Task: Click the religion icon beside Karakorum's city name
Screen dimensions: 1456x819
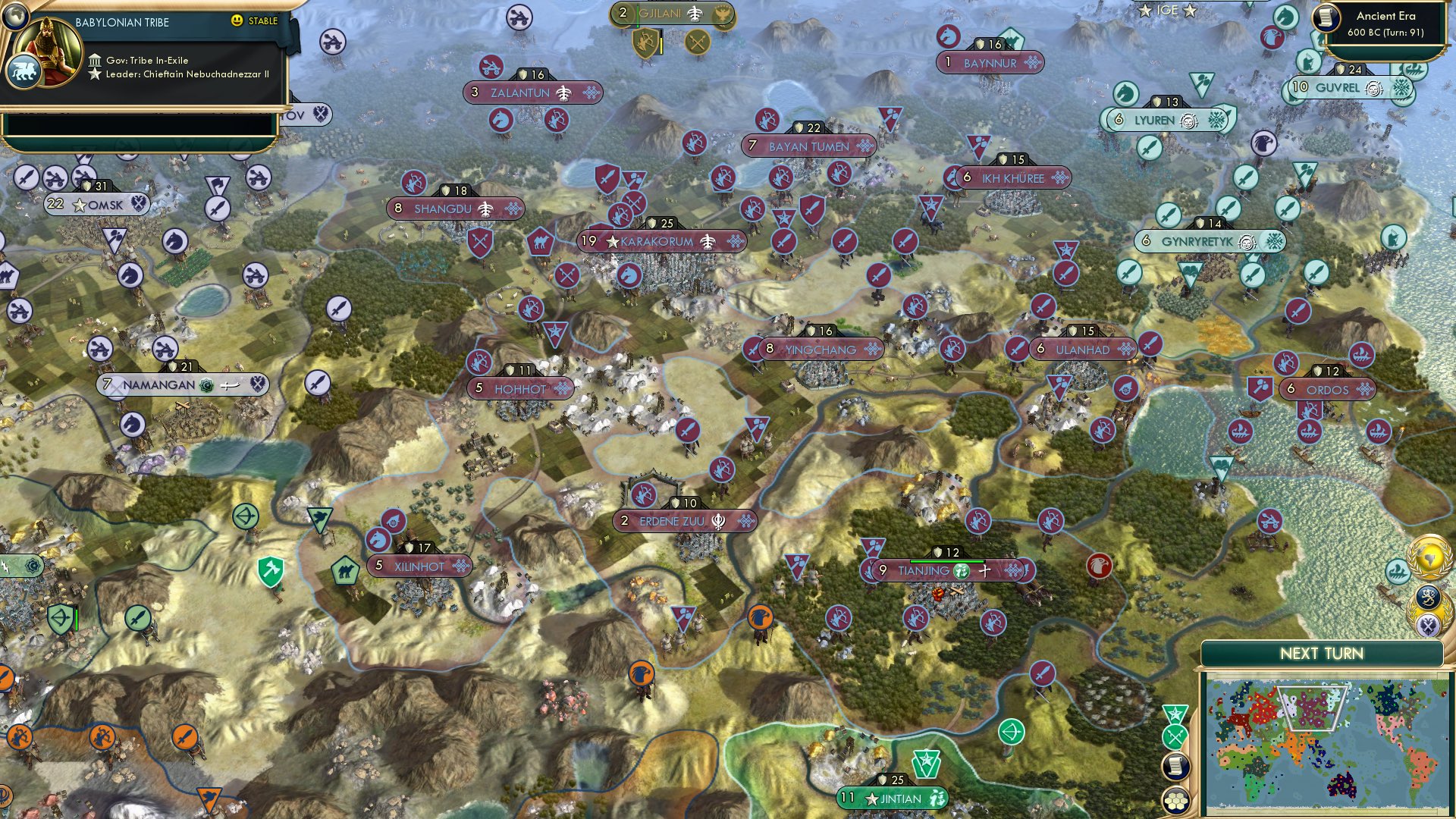Action: point(707,242)
